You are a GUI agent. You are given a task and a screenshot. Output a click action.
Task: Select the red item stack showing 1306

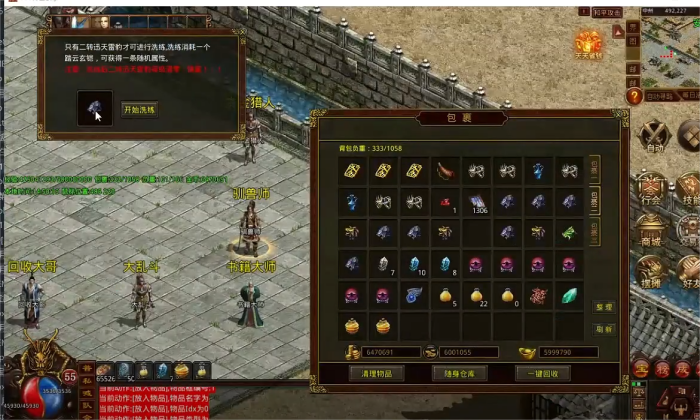coord(476,202)
